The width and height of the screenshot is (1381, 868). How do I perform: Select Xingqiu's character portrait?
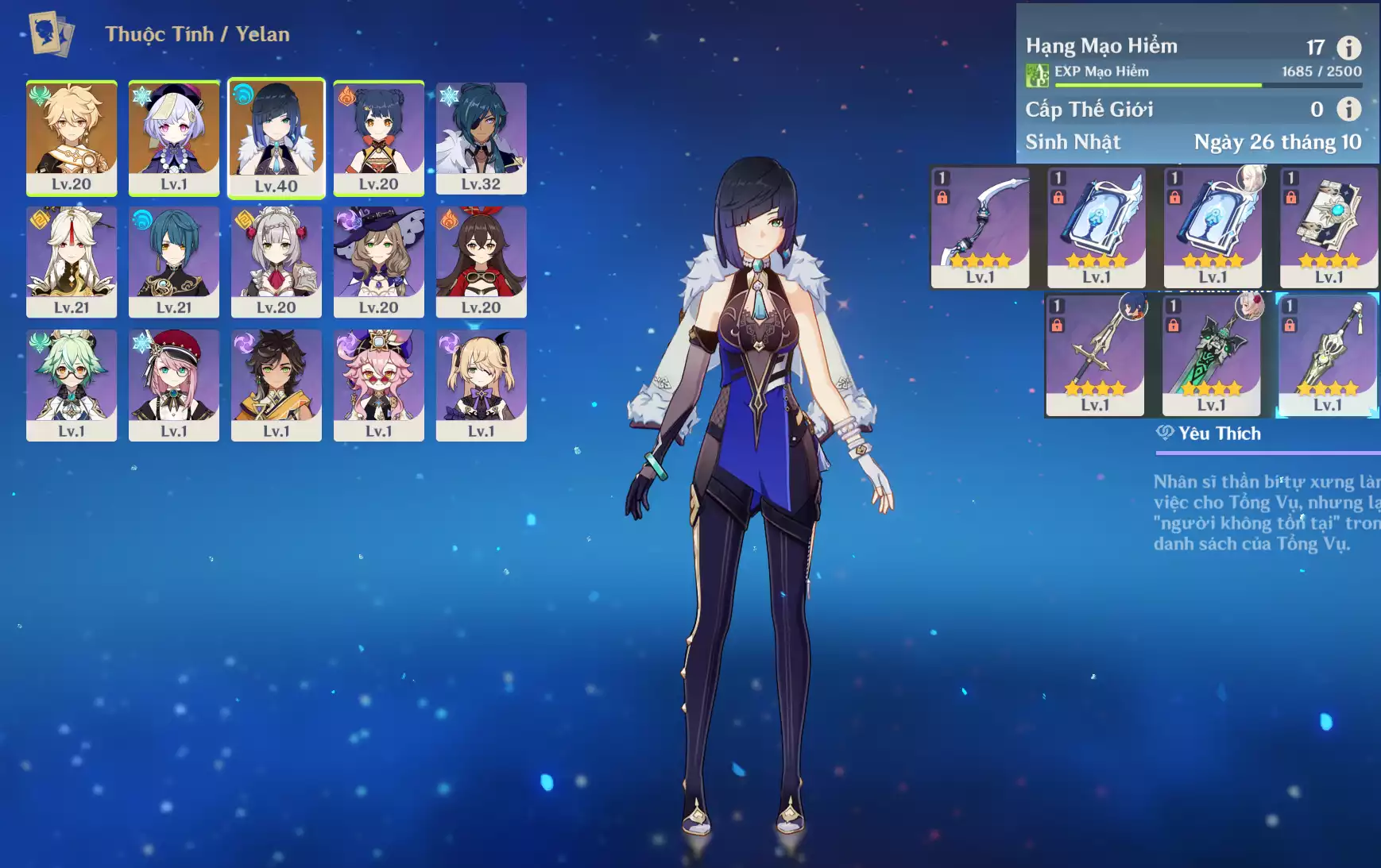tap(174, 261)
